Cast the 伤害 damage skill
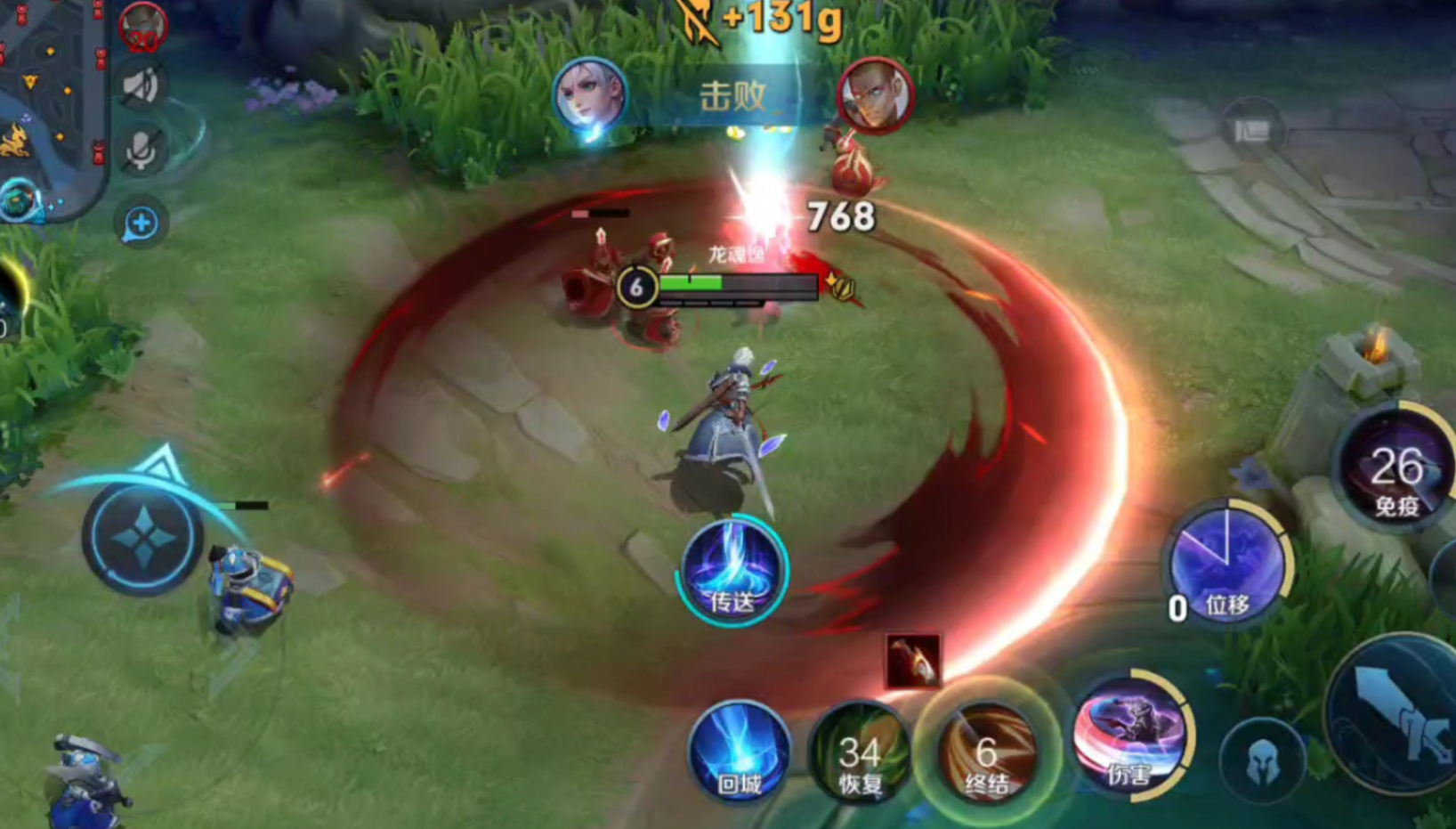This screenshot has height=829, width=1456. click(x=1130, y=736)
